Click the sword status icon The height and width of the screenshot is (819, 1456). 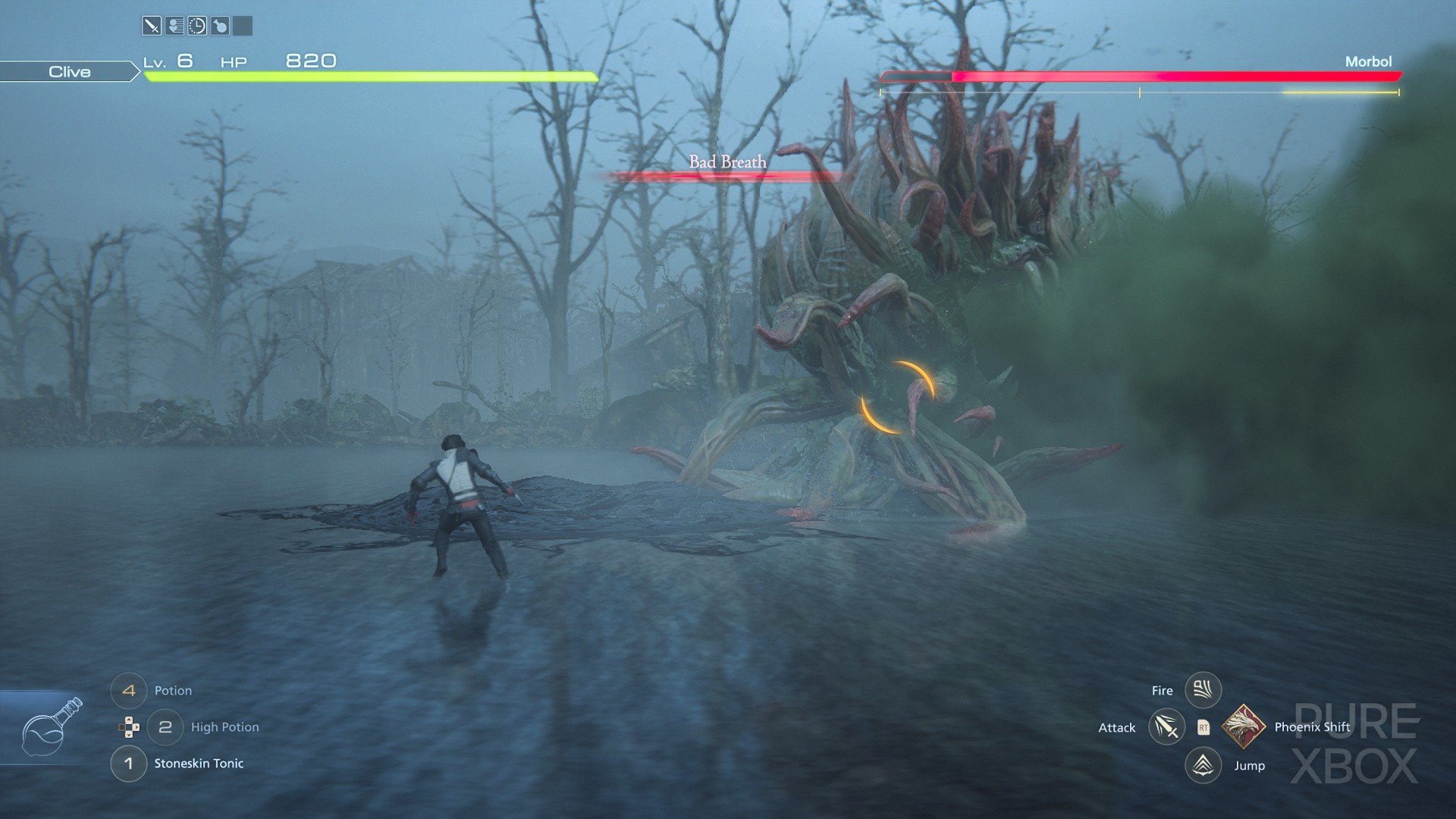point(152,27)
